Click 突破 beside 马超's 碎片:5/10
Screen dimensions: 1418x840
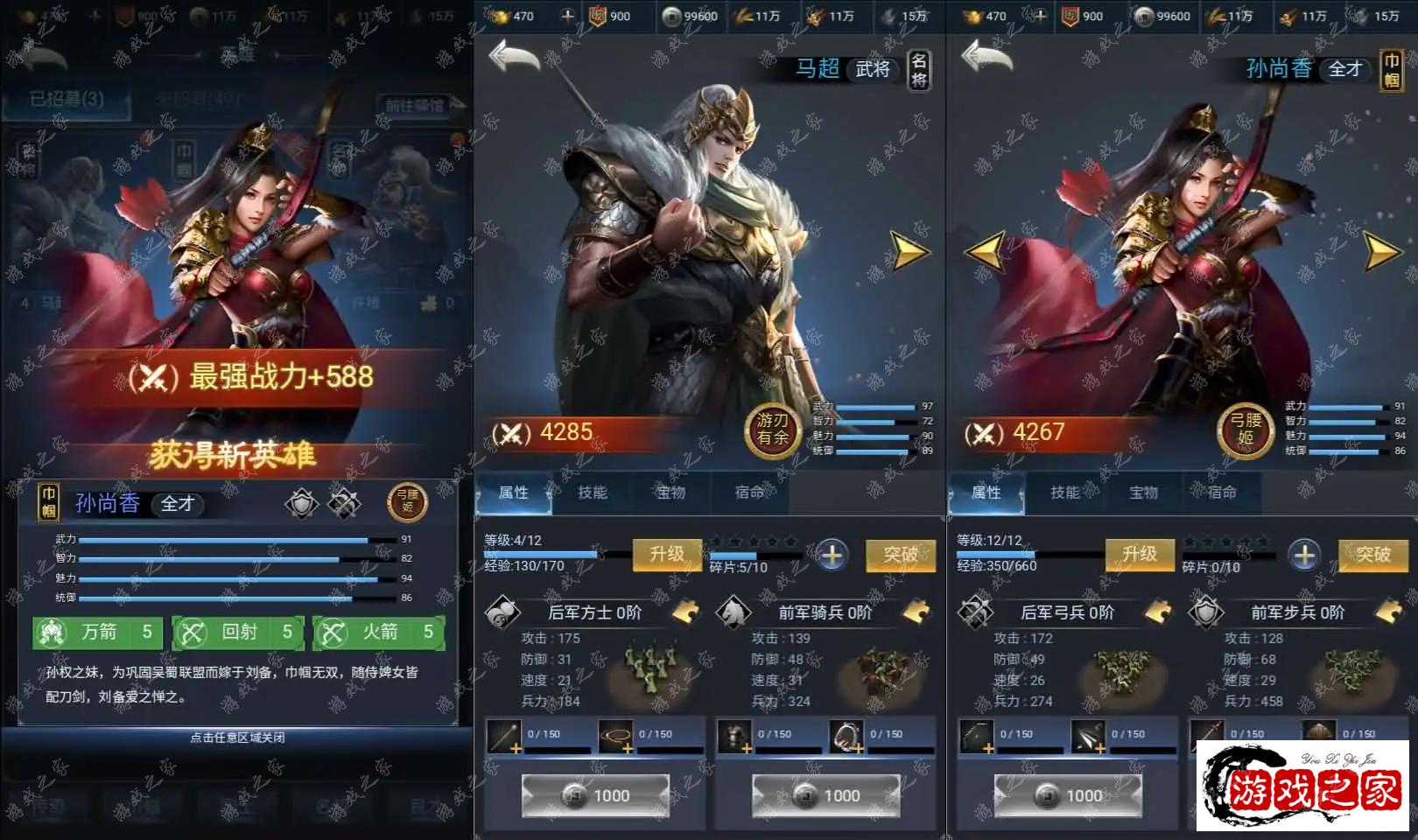900,554
